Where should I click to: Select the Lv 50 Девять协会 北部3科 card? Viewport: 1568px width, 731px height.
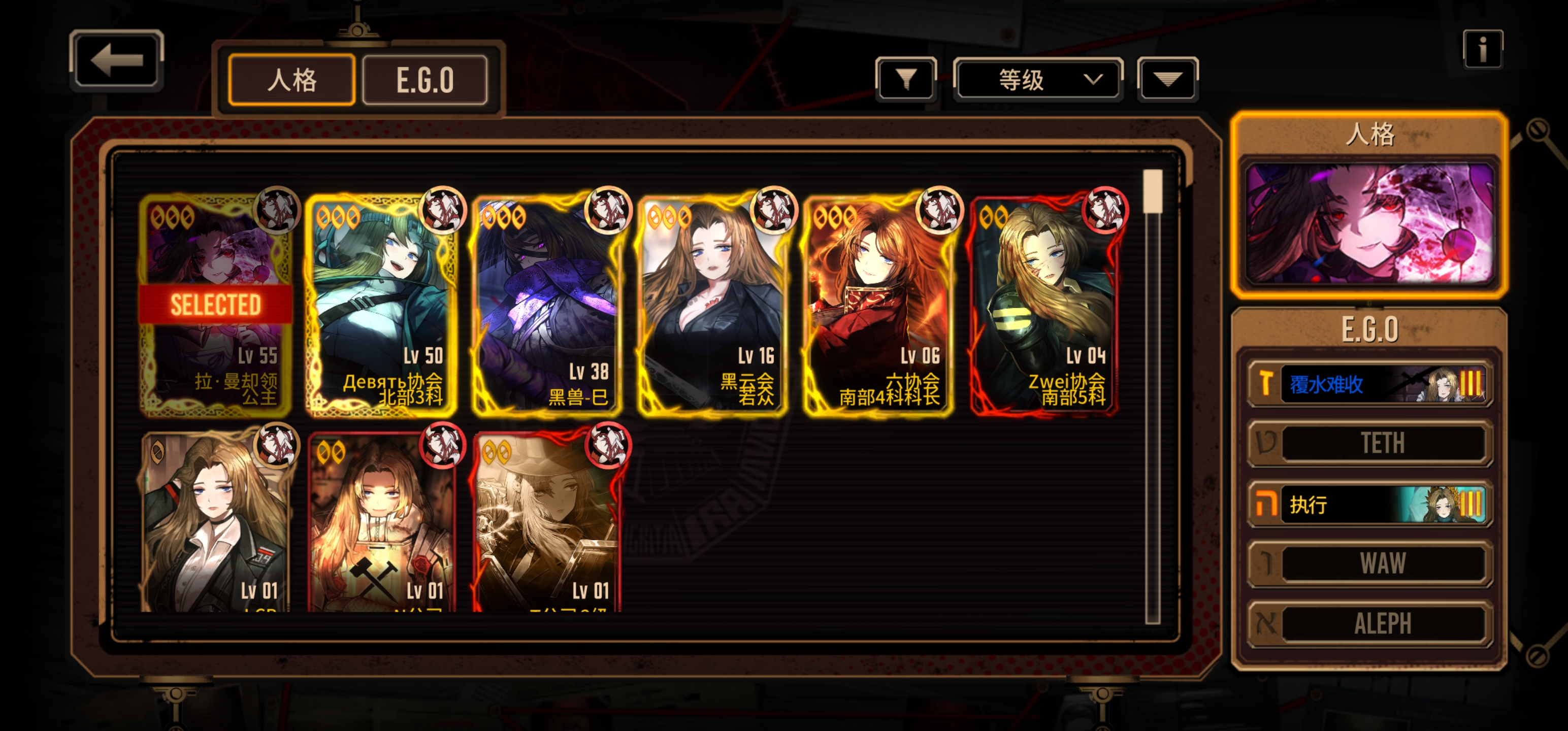[382, 305]
